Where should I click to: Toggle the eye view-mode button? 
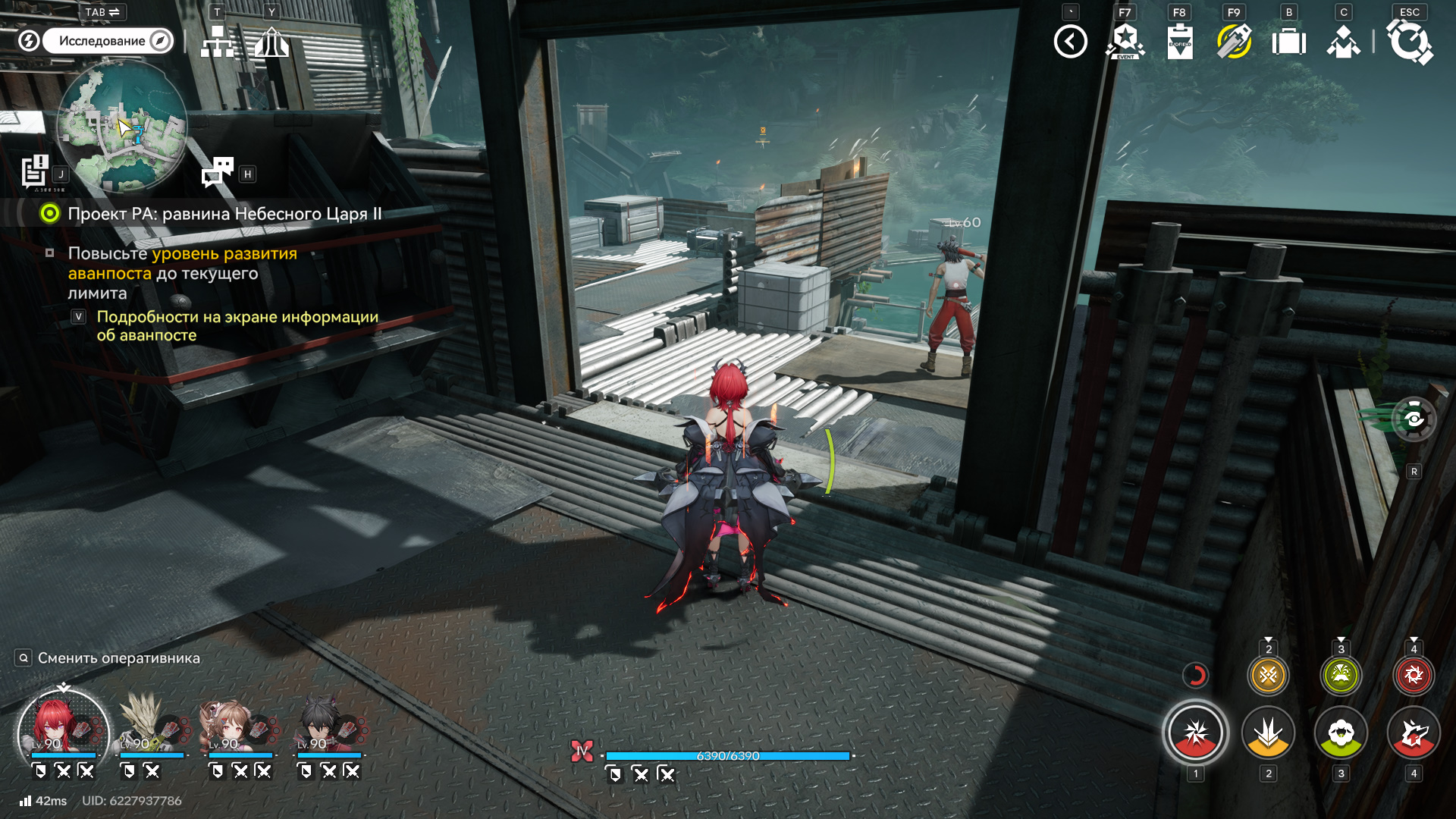pyautogui.click(x=1414, y=419)
